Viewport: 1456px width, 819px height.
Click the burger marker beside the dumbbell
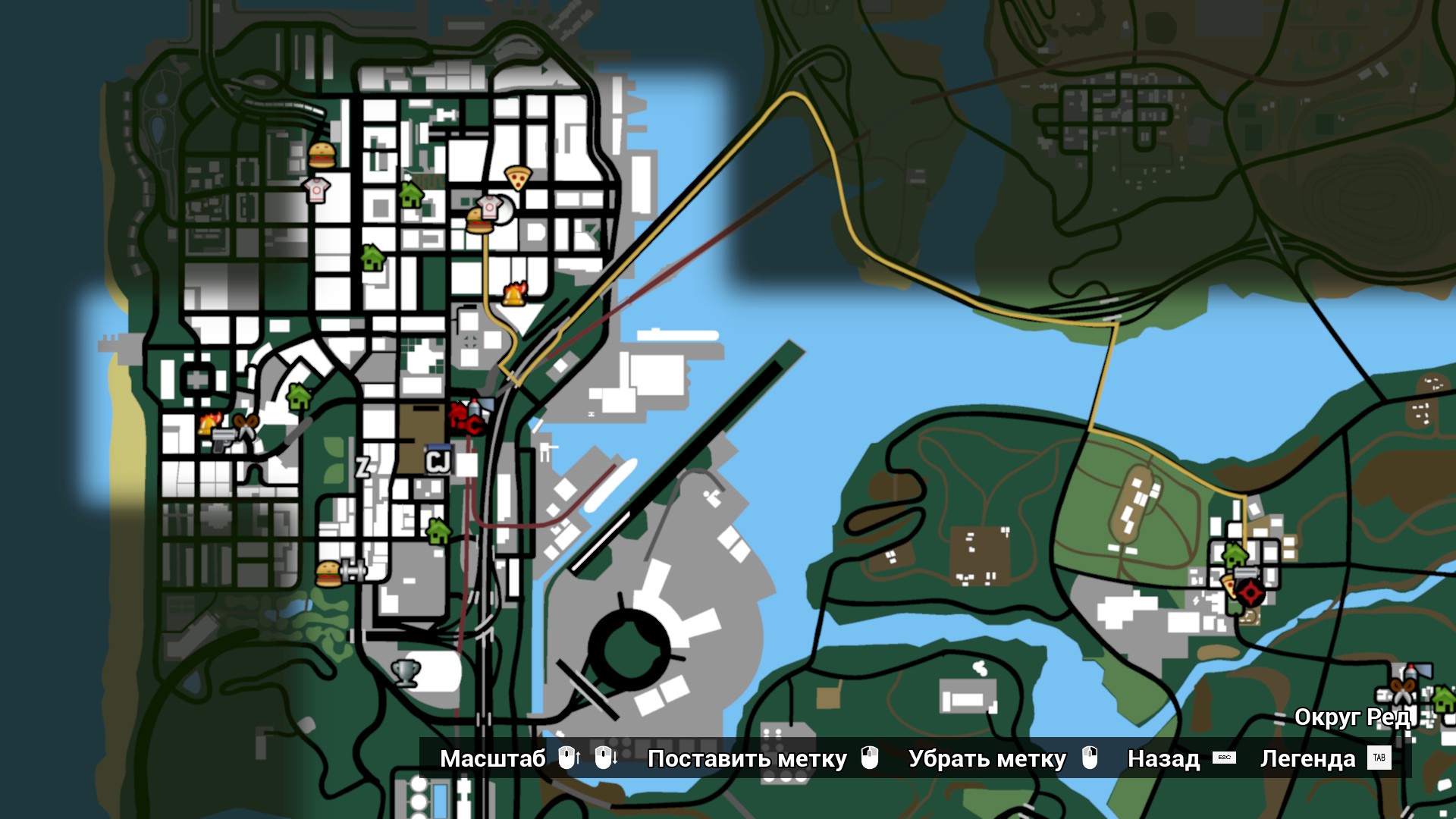click(328, 574)
